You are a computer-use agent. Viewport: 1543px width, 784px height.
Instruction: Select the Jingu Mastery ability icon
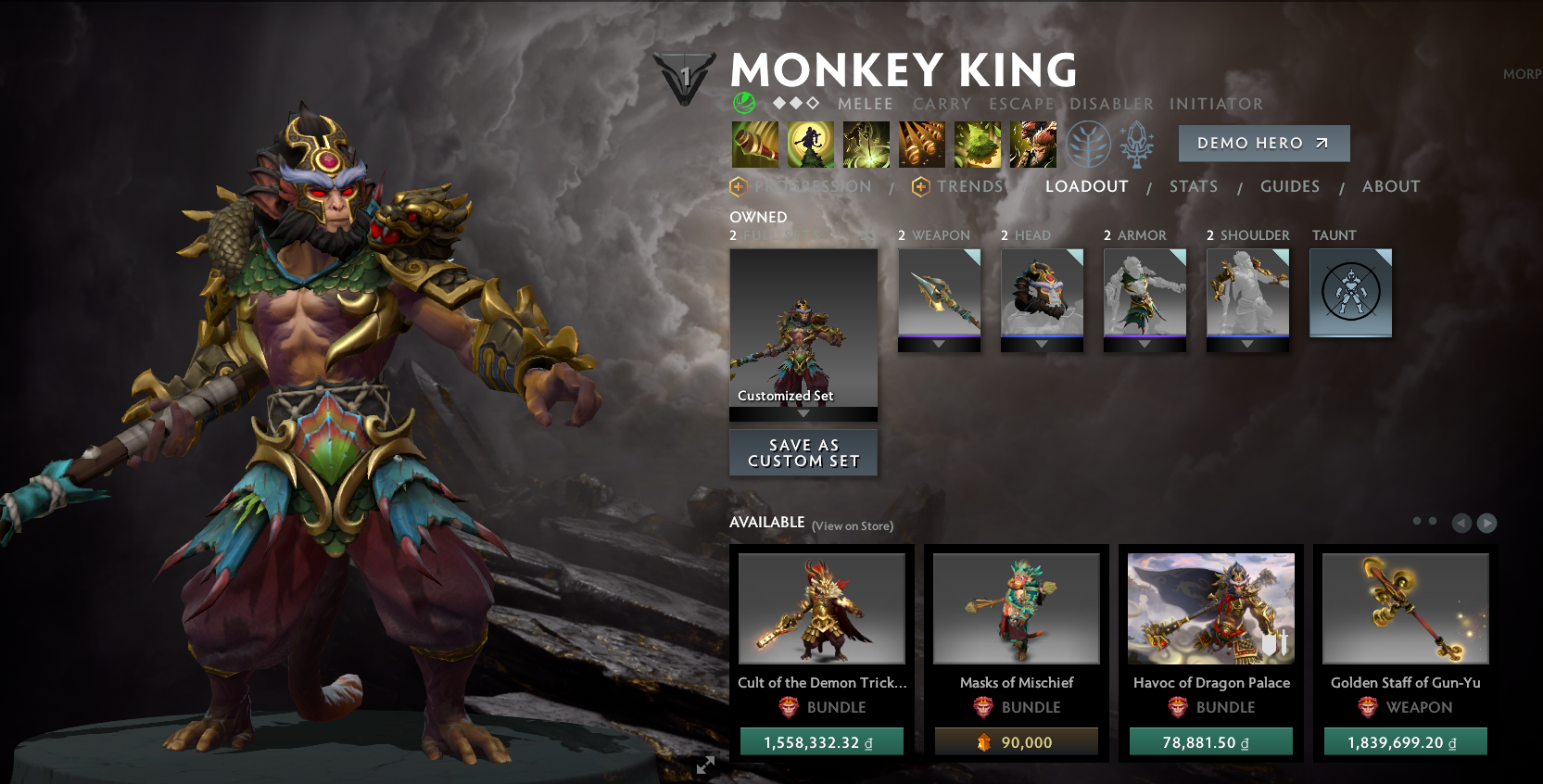(922, 145)
